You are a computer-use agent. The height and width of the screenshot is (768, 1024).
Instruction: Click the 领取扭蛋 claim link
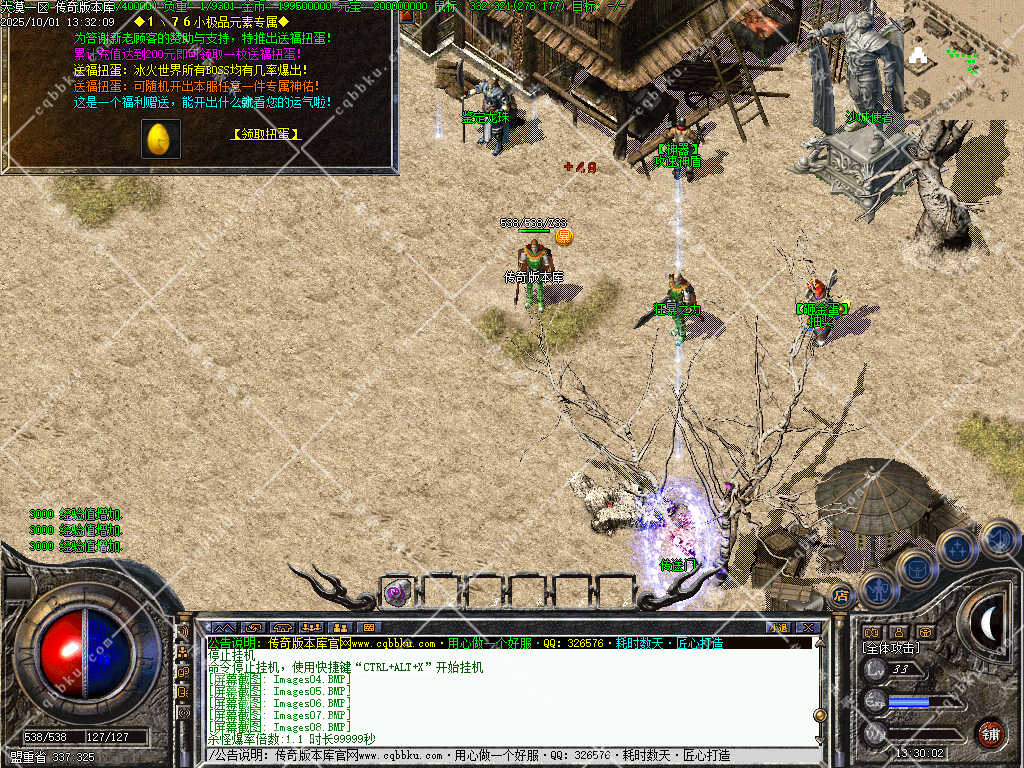(x=266, y=133)
